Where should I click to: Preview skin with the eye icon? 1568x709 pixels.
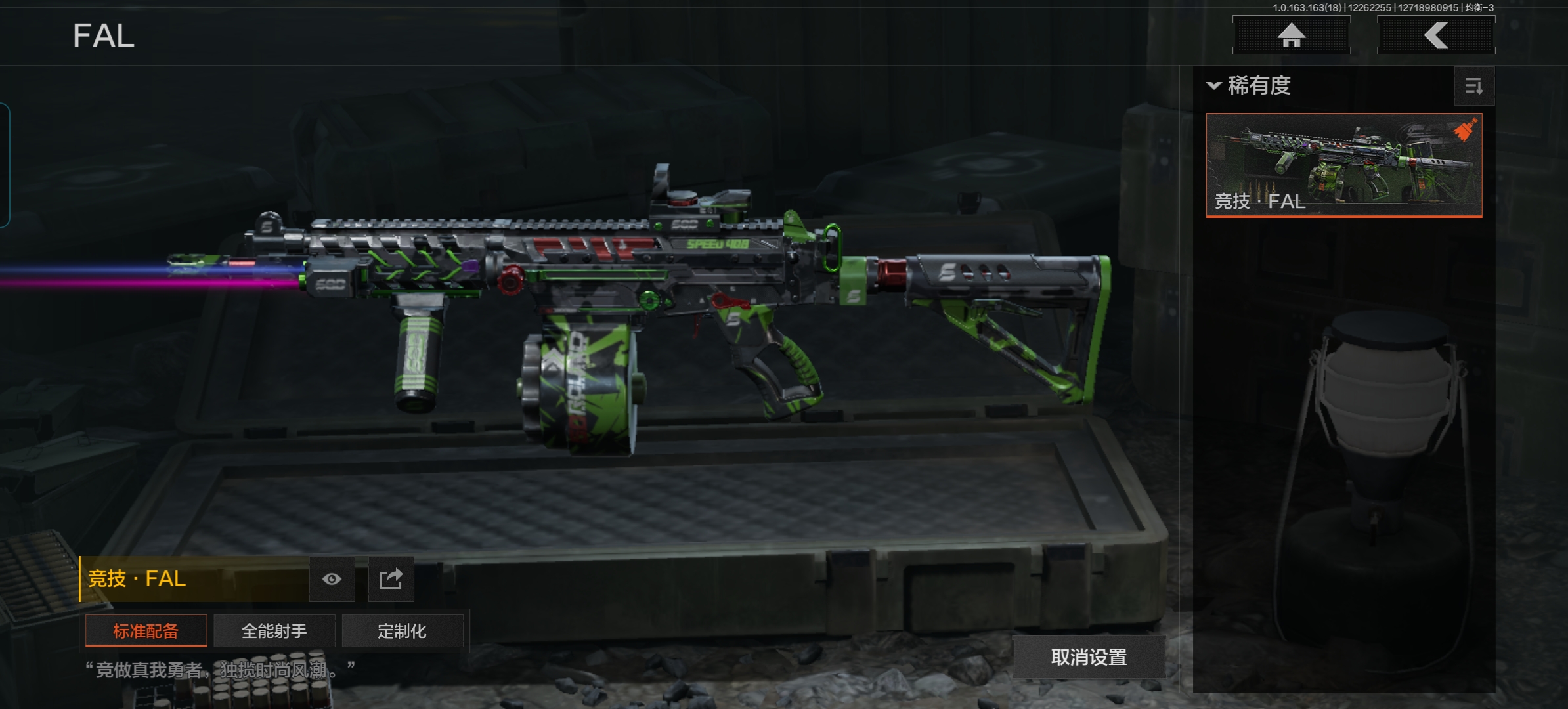pyautogui.click(x=332, y=579)
